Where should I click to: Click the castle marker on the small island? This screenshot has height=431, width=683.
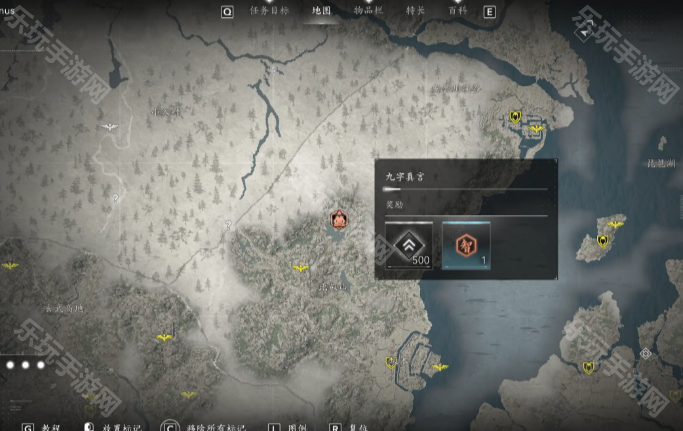[603, 240]
